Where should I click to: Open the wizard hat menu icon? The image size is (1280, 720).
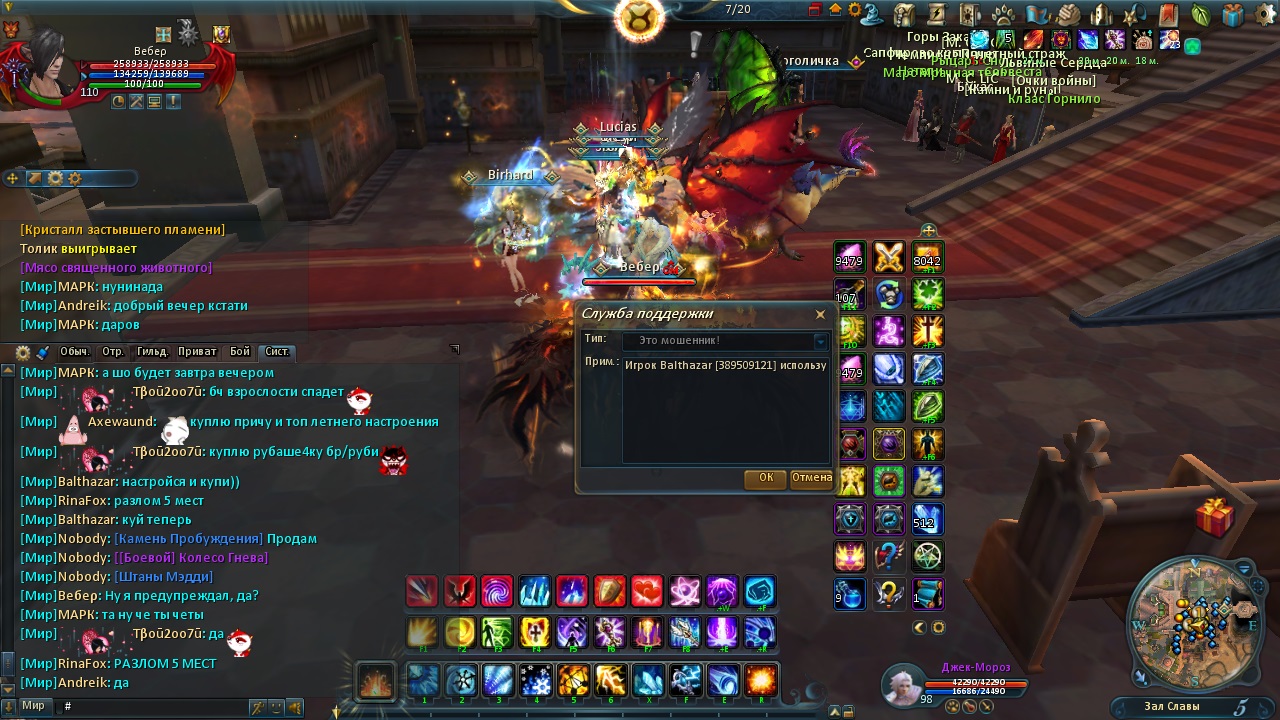click(x=872, y=14)
